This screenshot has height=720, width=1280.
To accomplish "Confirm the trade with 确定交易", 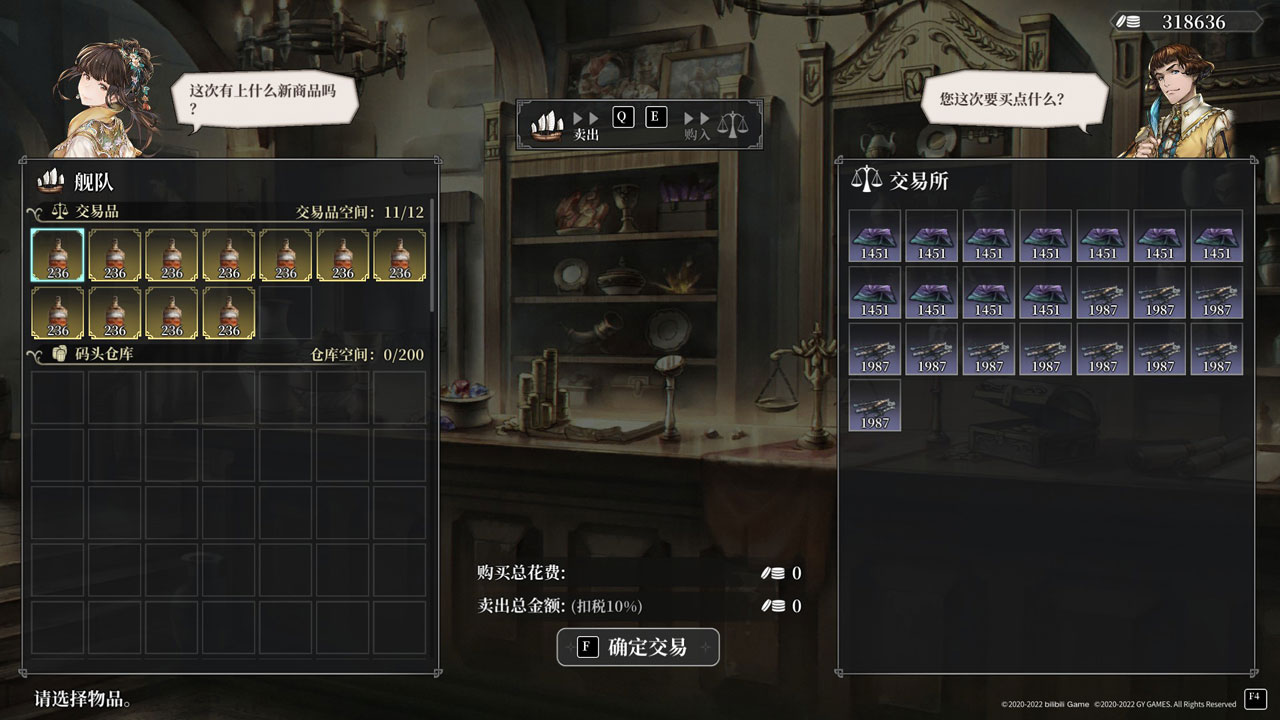I will coord(638,647).
